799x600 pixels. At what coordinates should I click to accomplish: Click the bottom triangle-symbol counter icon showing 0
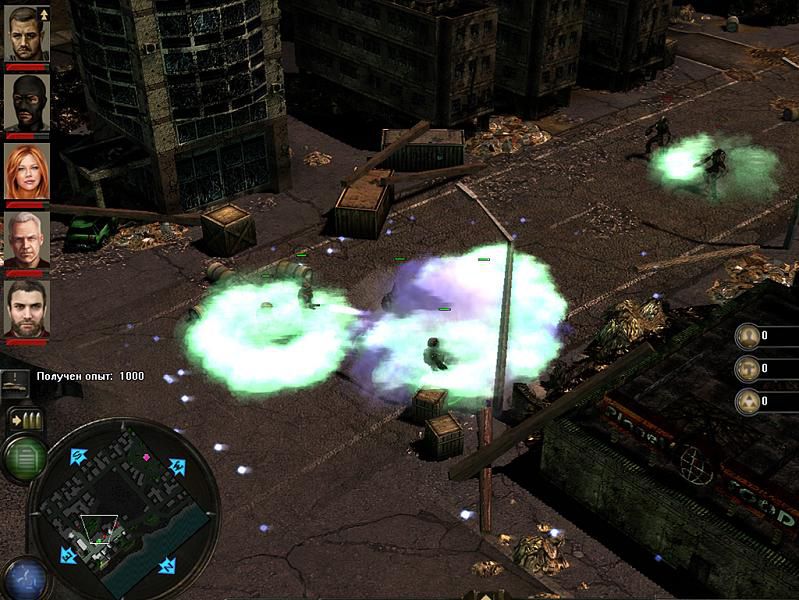[x=746, y=402]
